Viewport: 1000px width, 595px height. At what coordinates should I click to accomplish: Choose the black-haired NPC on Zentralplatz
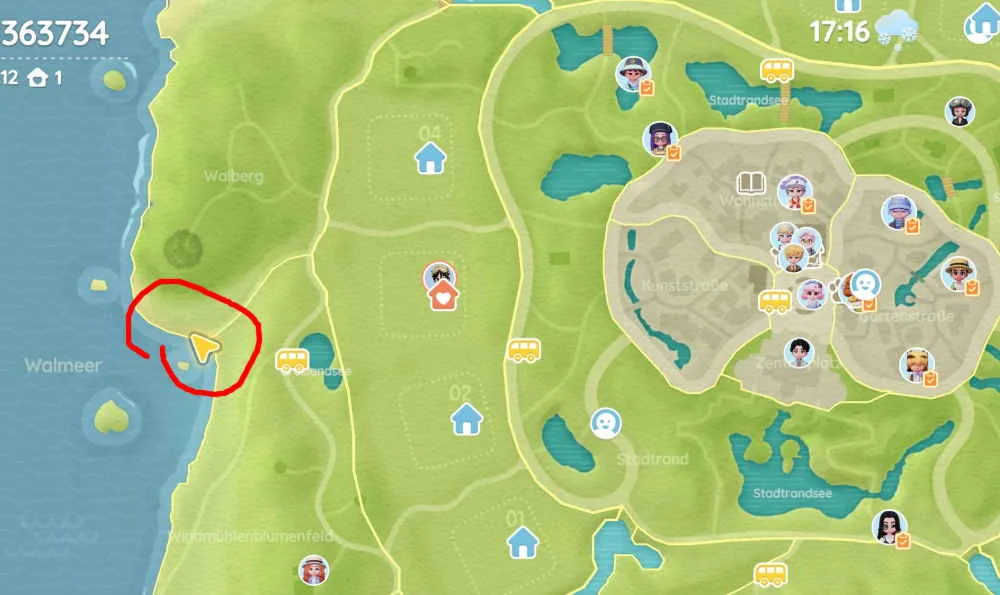tap(798, 352)
